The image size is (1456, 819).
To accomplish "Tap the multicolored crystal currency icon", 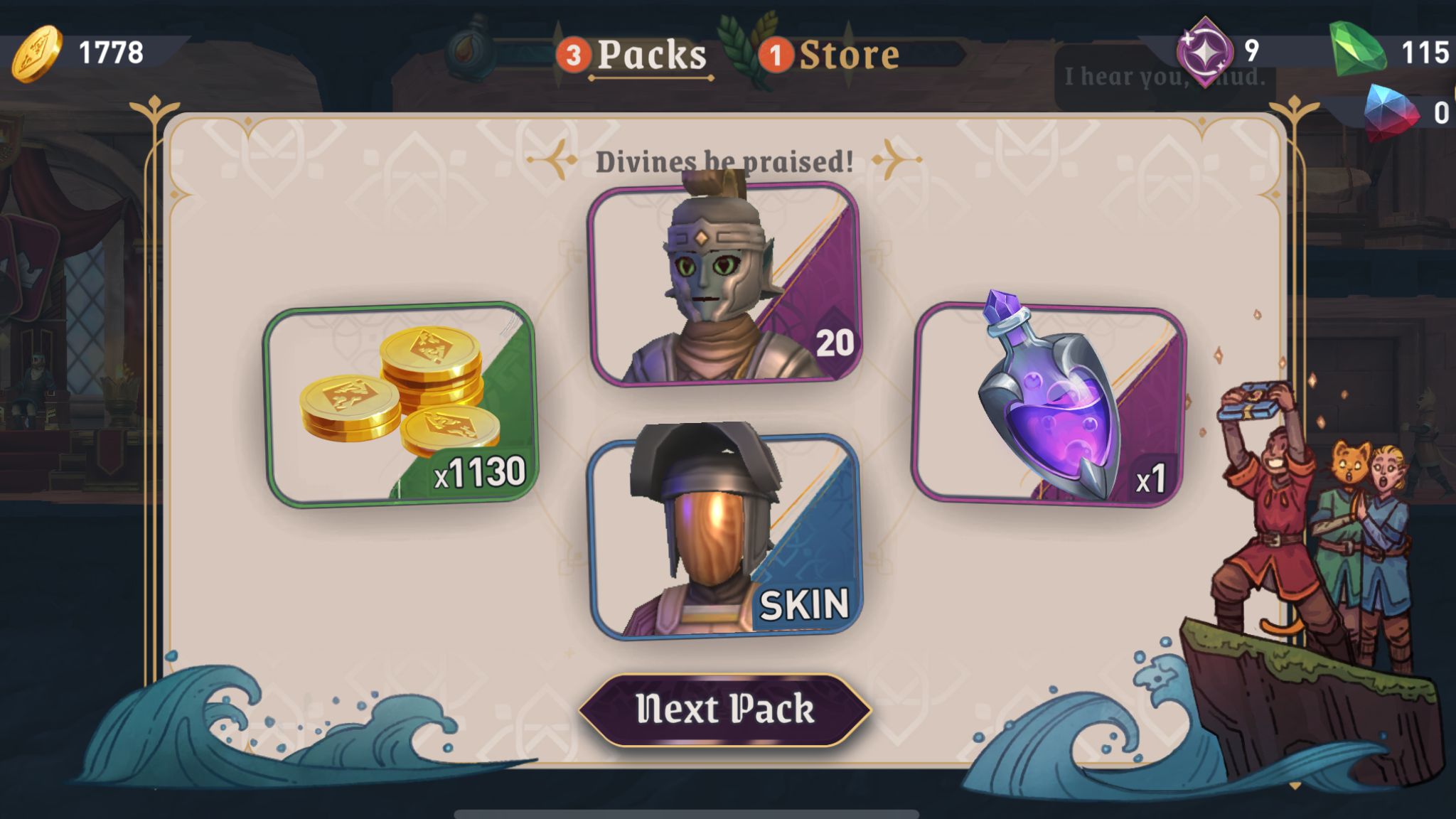I will [x=1391, y=112].
